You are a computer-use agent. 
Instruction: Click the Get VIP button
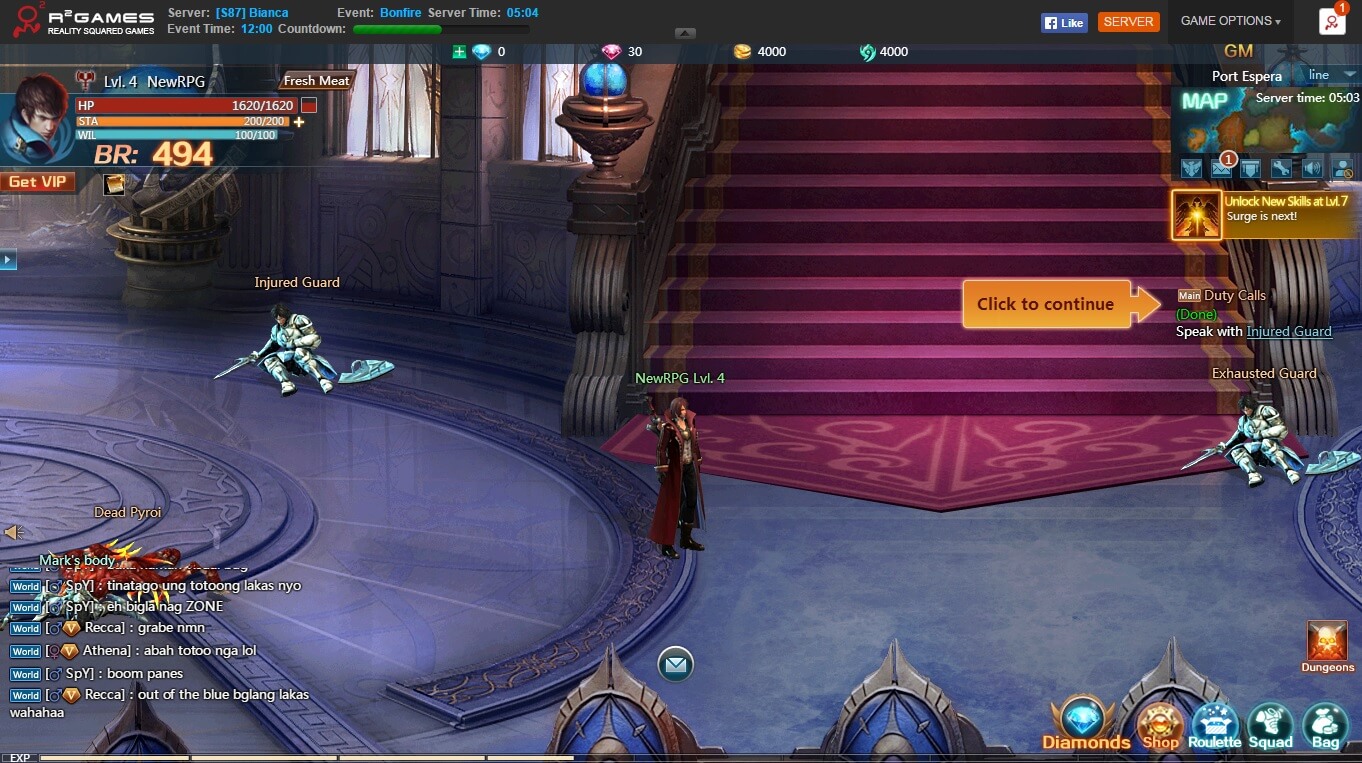pos(38,182)
